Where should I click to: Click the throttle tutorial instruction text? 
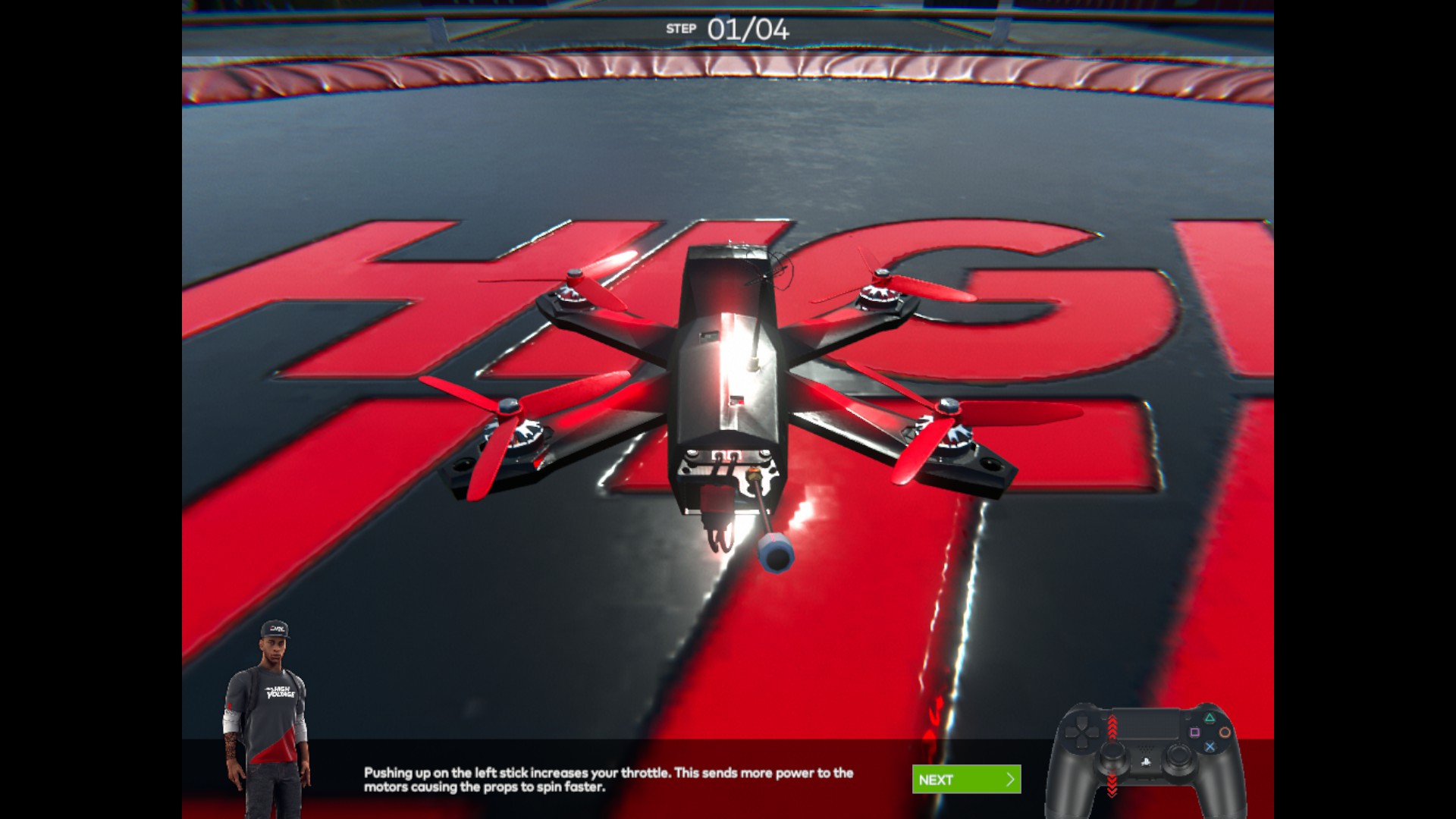[x=607, y=780]
